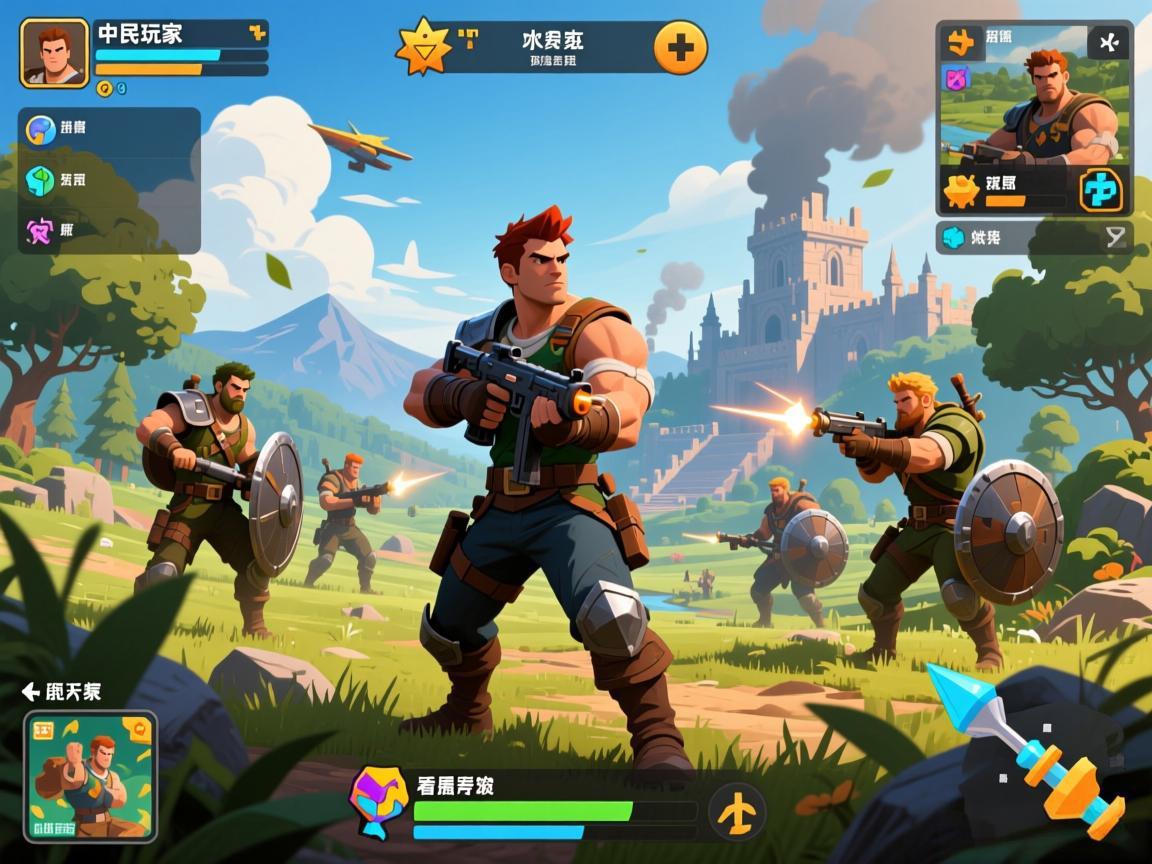Image resolution: width=1152 pixels, height=864 pixels.
Task: Click the cyan glyph button on hero card
Action: 1101,190
